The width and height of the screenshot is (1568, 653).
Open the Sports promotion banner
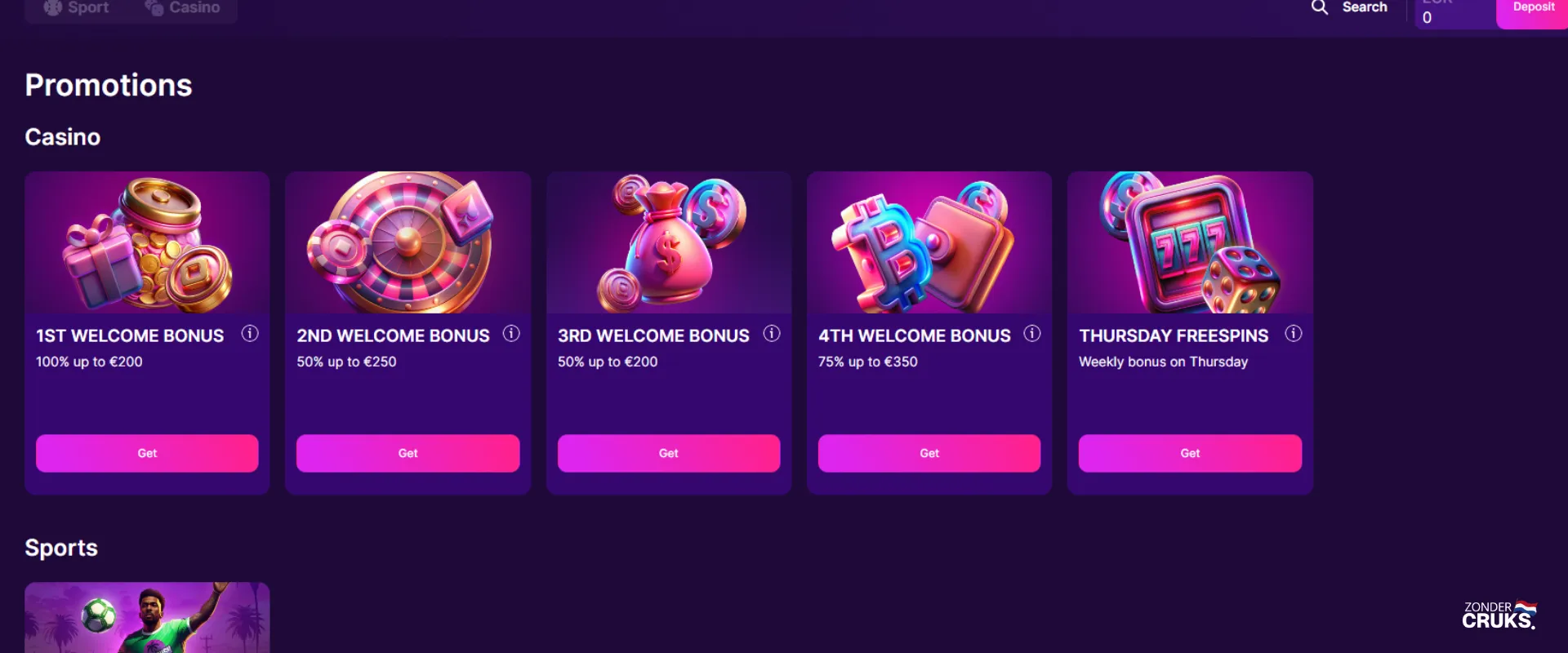tap(146, 617)
